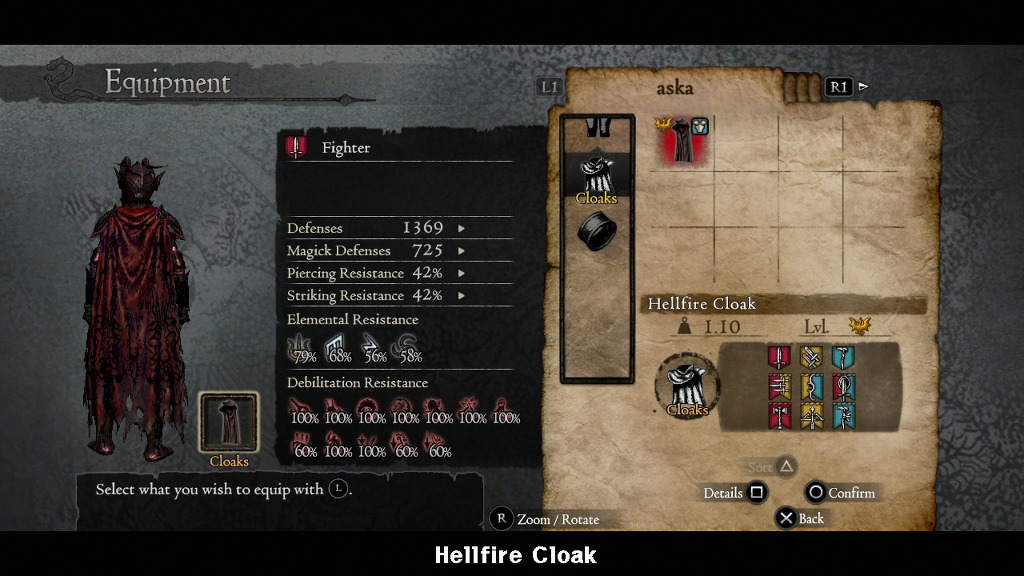Screen dimensions: 1024x576
Task: Switch to the ring accessory category
Action: pyautogui.click(x=597, y=232)
